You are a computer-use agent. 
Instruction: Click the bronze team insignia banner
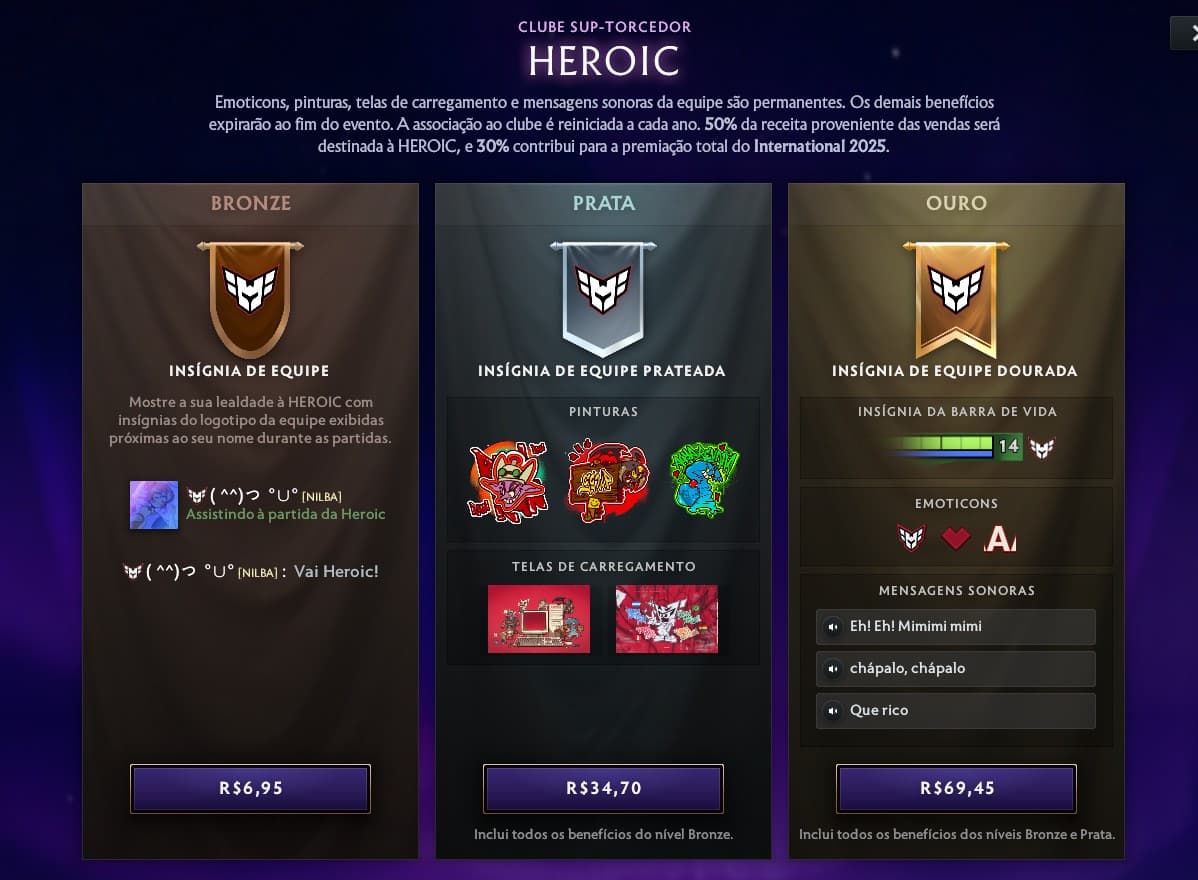[250, 298]
